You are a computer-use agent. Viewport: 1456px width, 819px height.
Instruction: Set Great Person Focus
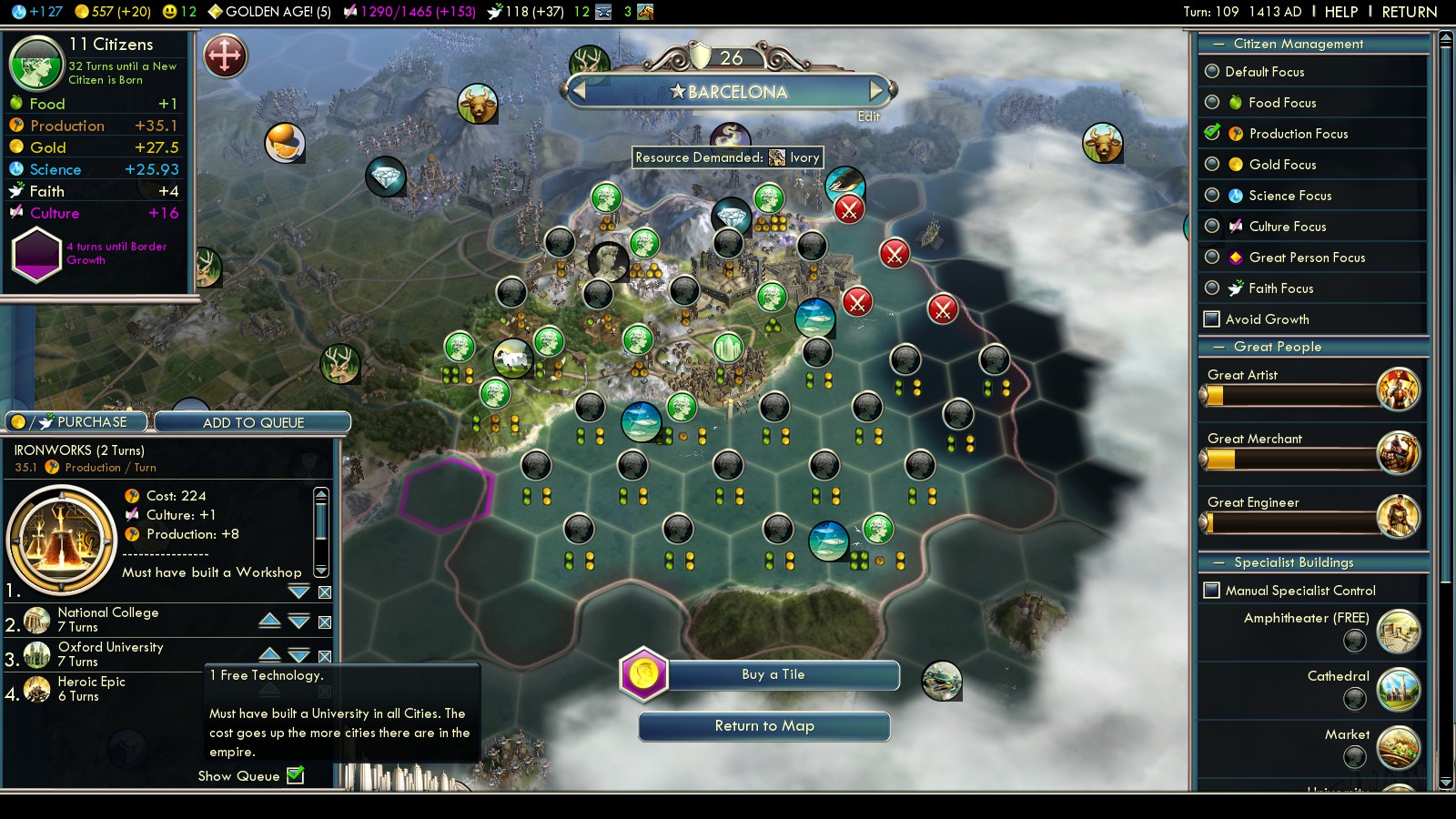pos(1212,258)
